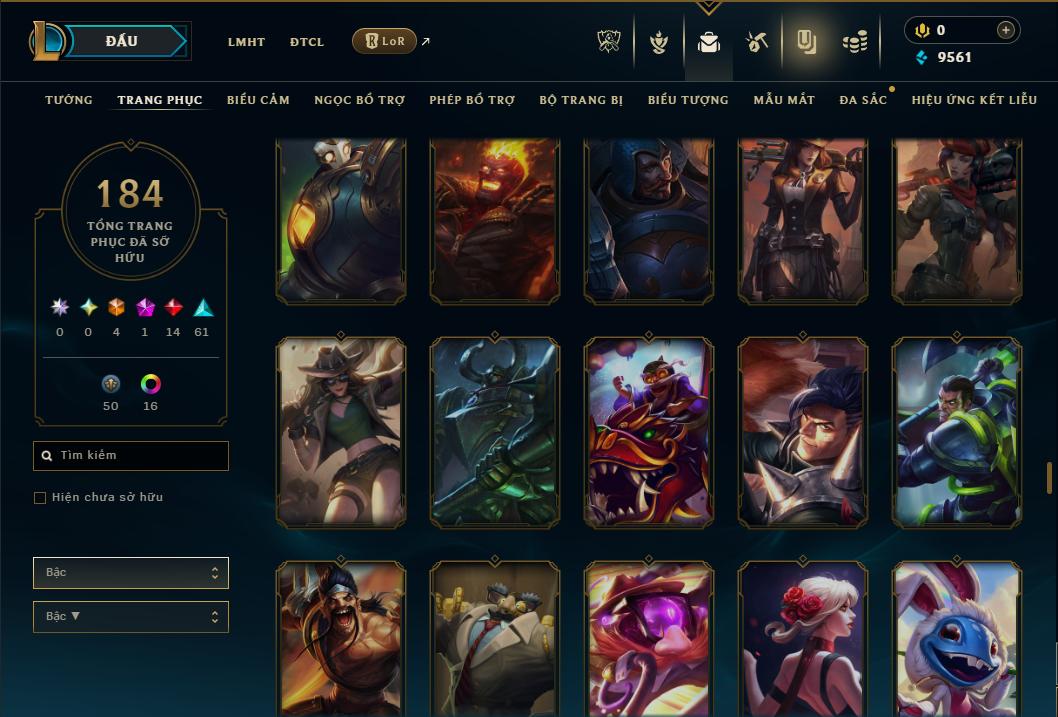Show the BỘ TRANG BỊ tab
This screenshot has width=1058, height=717.
(581, 100)
